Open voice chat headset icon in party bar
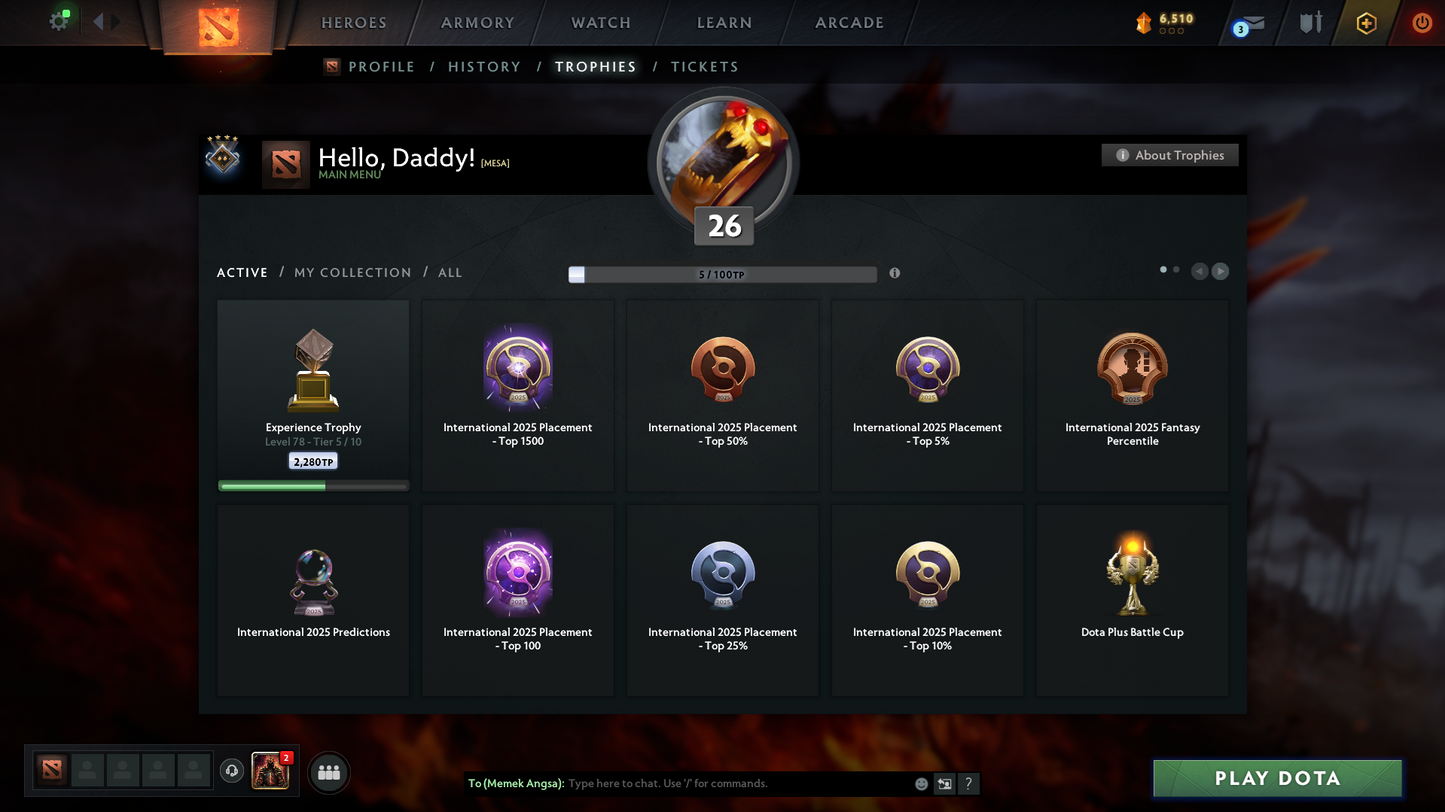 click(232, 770)
